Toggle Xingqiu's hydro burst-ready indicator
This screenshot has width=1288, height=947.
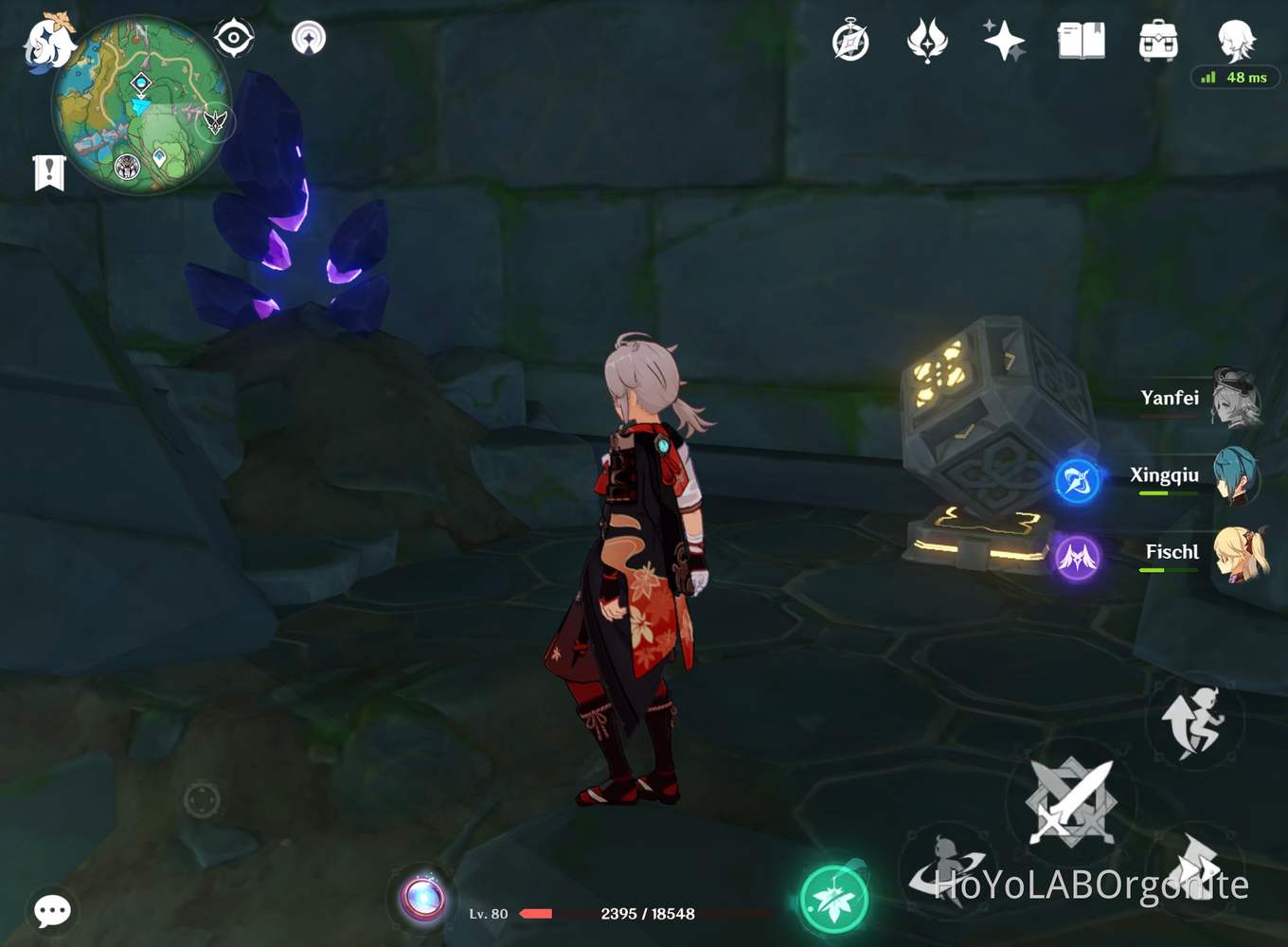coord(1075,480)
